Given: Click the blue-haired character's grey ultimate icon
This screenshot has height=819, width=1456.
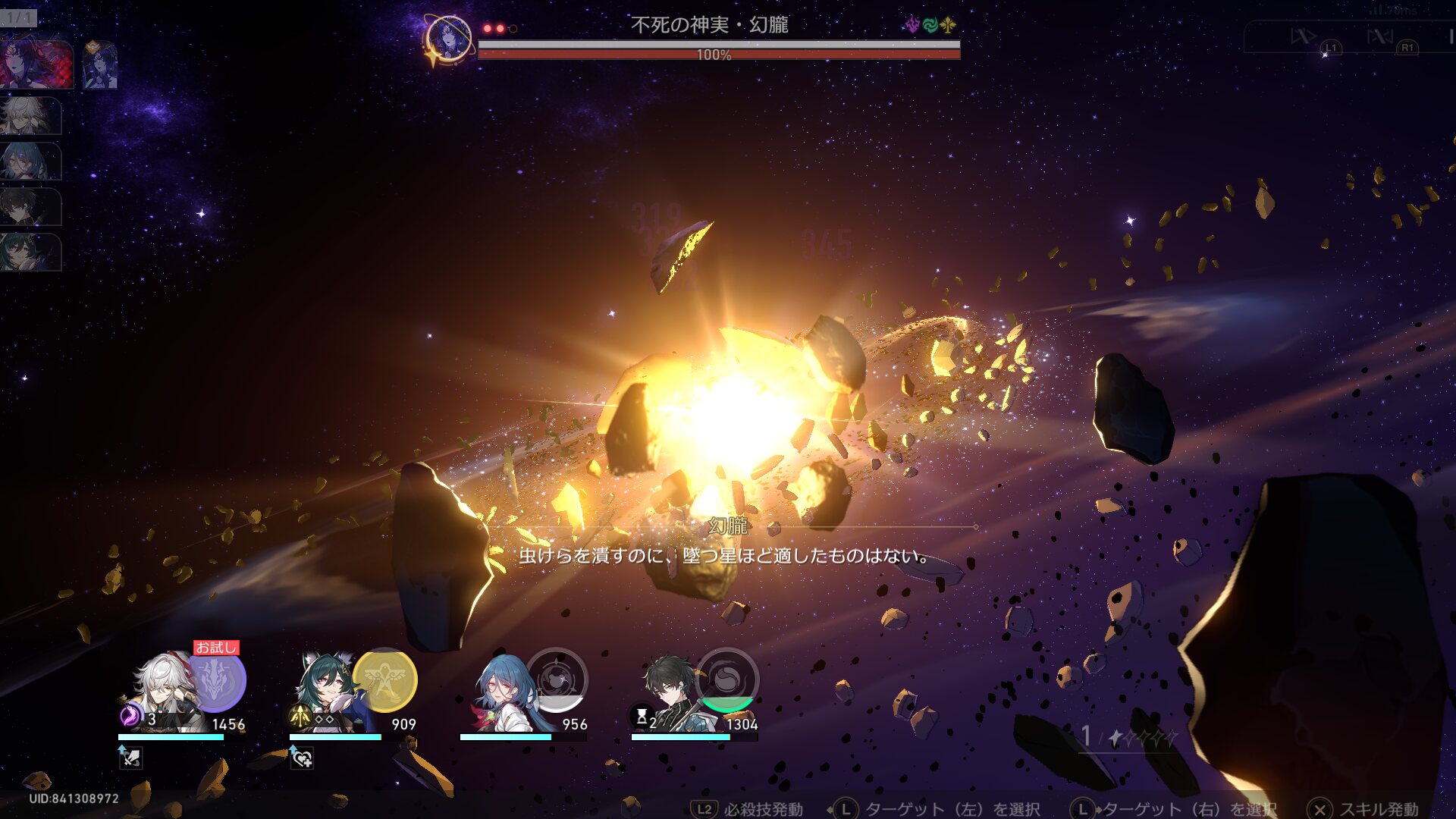Looking at the screenshot, I should tap(557, 680).
